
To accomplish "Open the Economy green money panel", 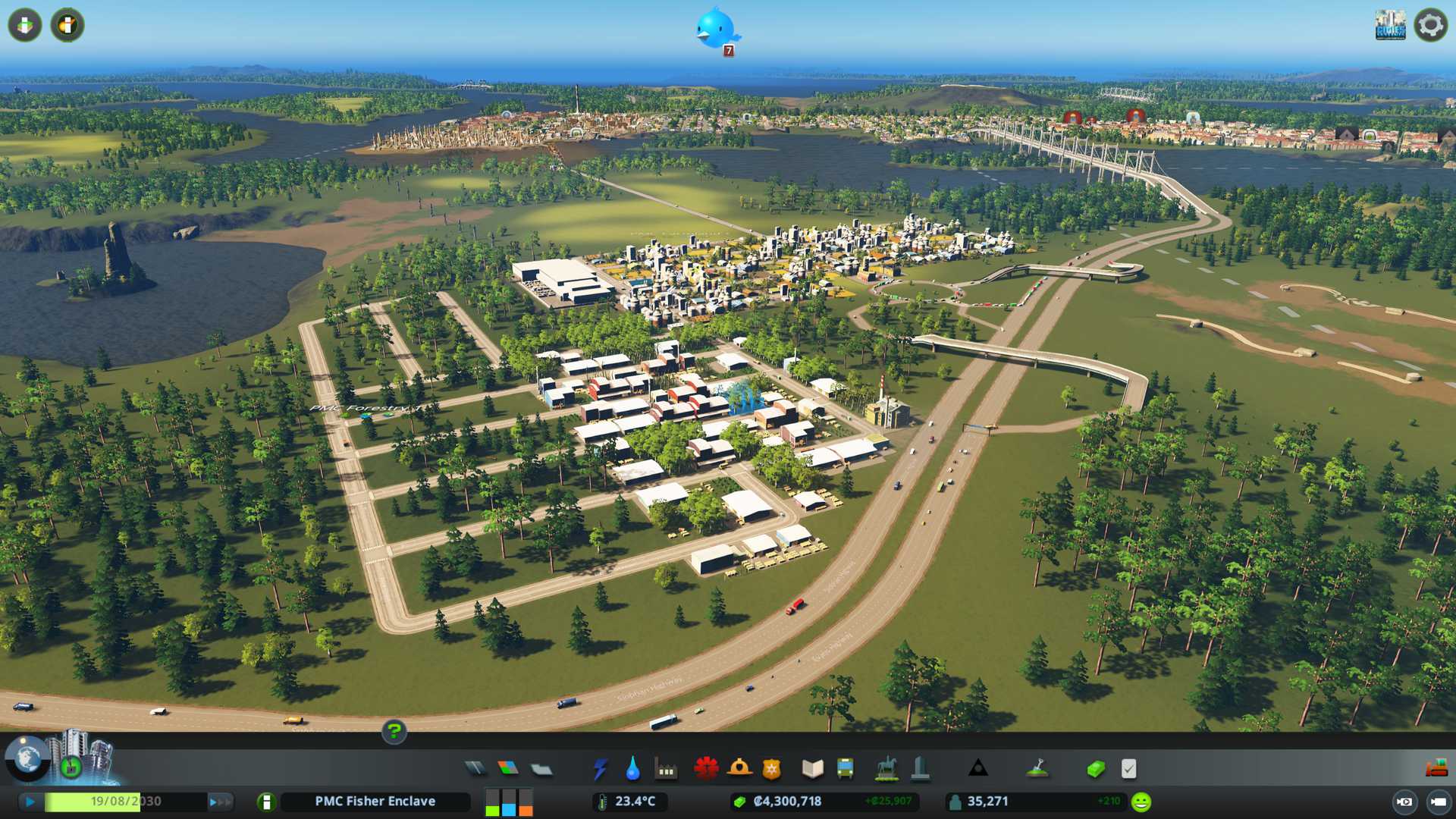I will pyautogui.click(x=1096, y=769).
